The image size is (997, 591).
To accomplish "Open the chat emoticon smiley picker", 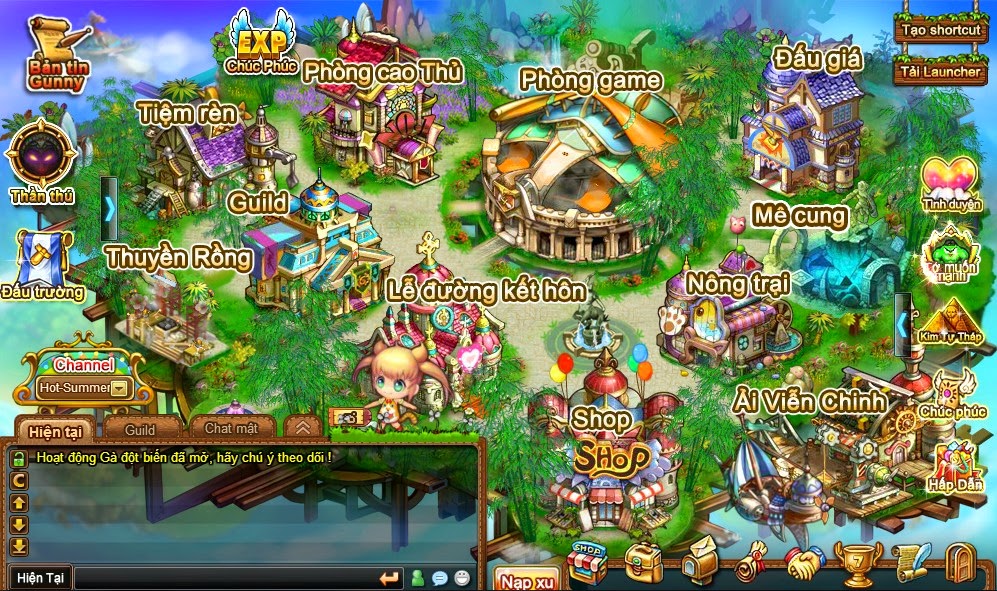I will [461, 578].
